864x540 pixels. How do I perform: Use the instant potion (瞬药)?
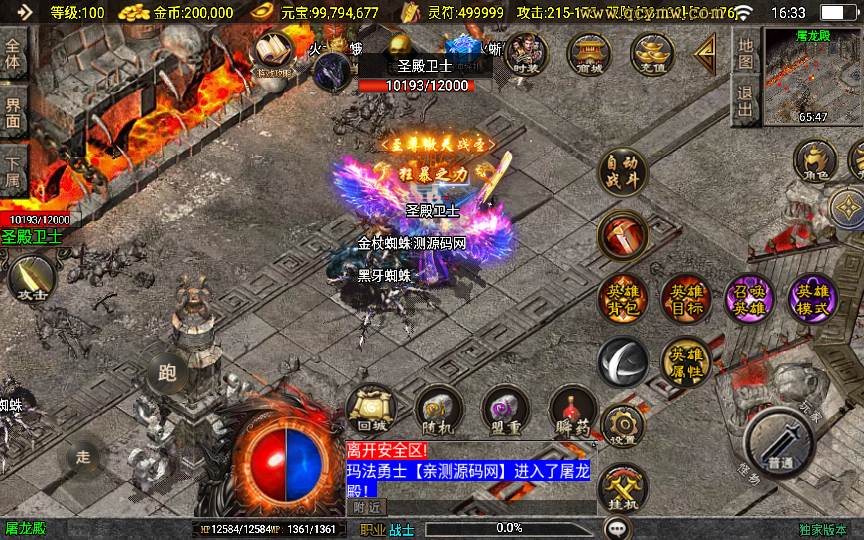573,409
